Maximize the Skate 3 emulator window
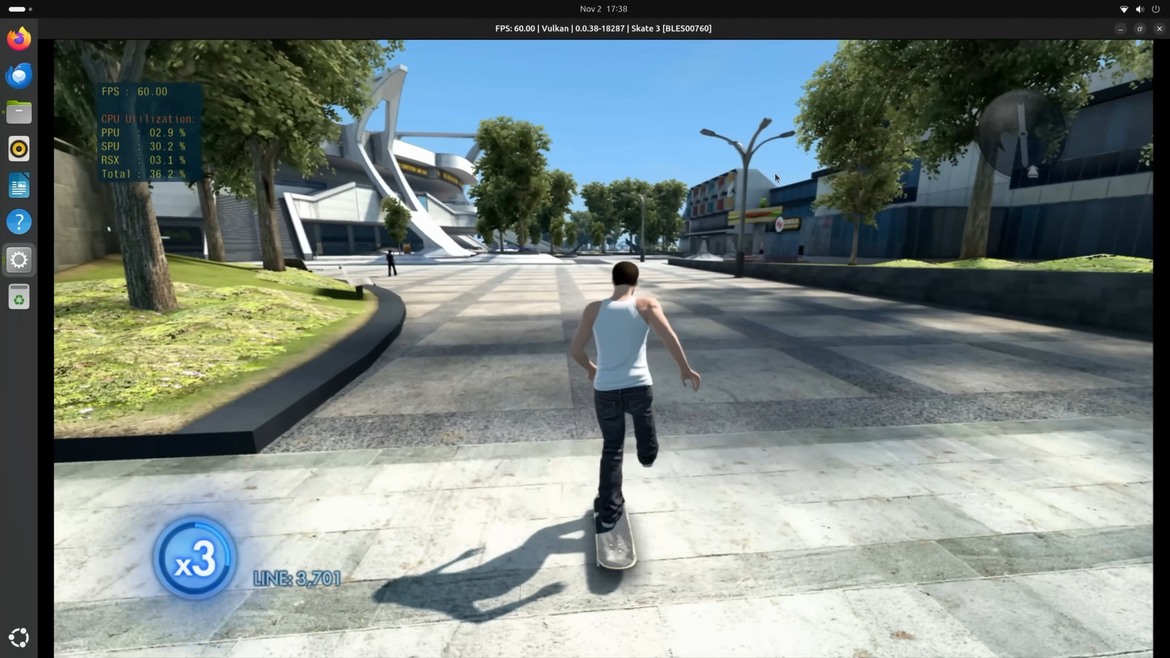 (x=1139, y=29)
